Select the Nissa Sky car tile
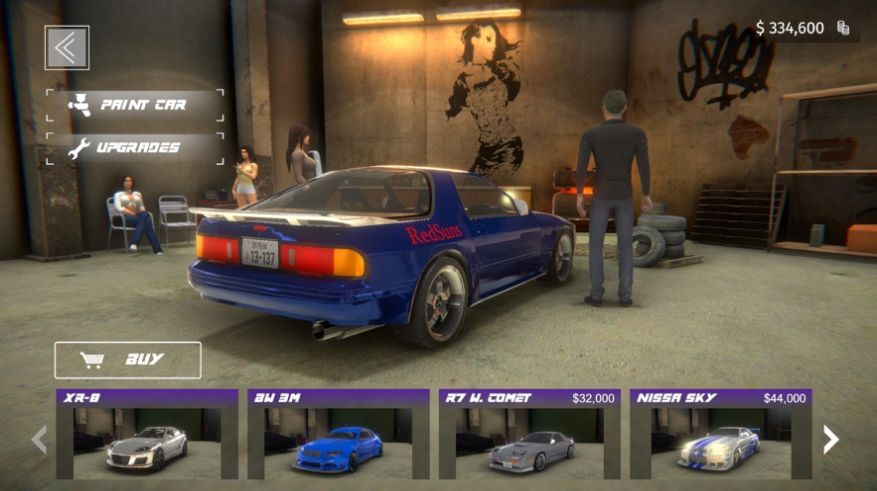877x491 pixels. point(720,435)
